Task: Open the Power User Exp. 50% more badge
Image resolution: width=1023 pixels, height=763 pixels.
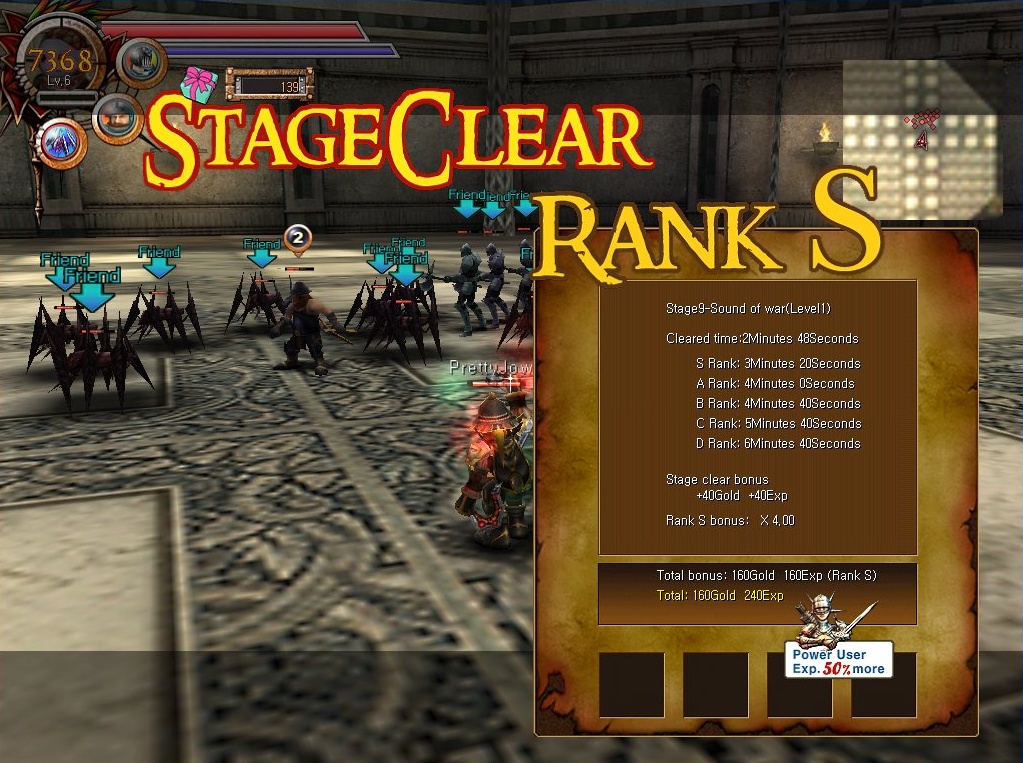Action: point(838,659)
